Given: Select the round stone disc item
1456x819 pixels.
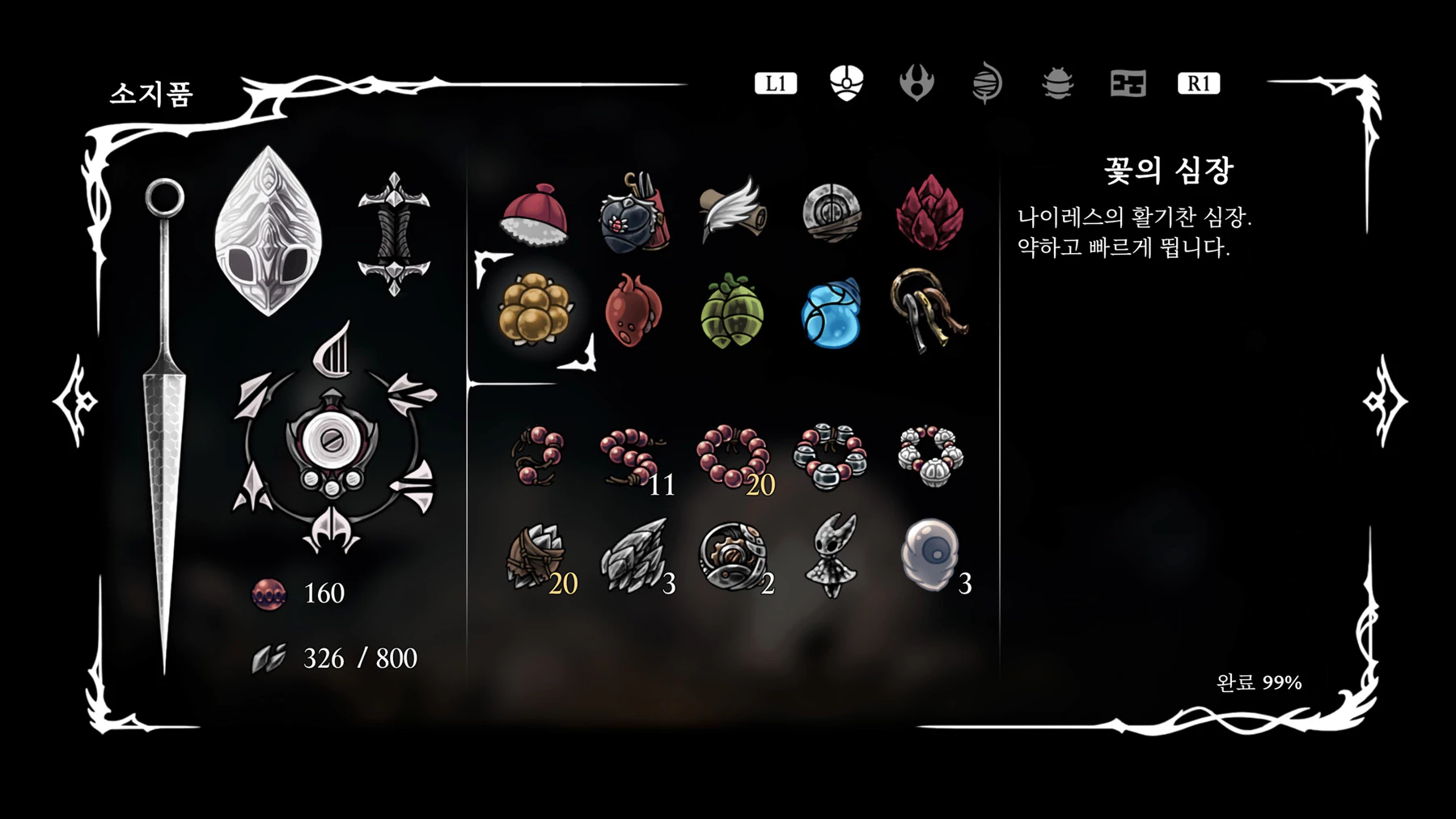Looking at the screenshot, I should [x=831, y=213].
